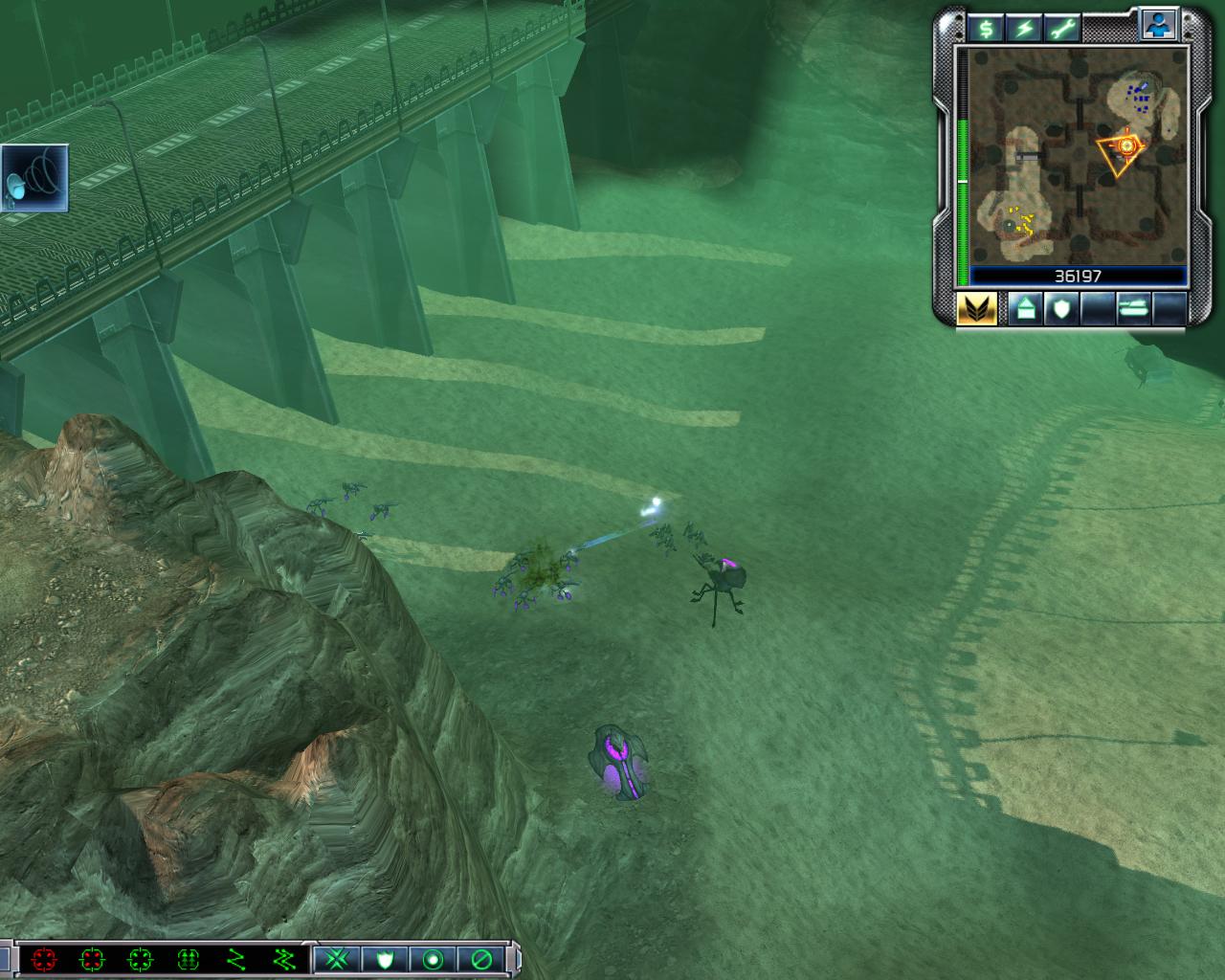Image resolution: width=1225 pixels, height=980 pixels.
Task: Open the shield support structures tab
Action: 1060,308
